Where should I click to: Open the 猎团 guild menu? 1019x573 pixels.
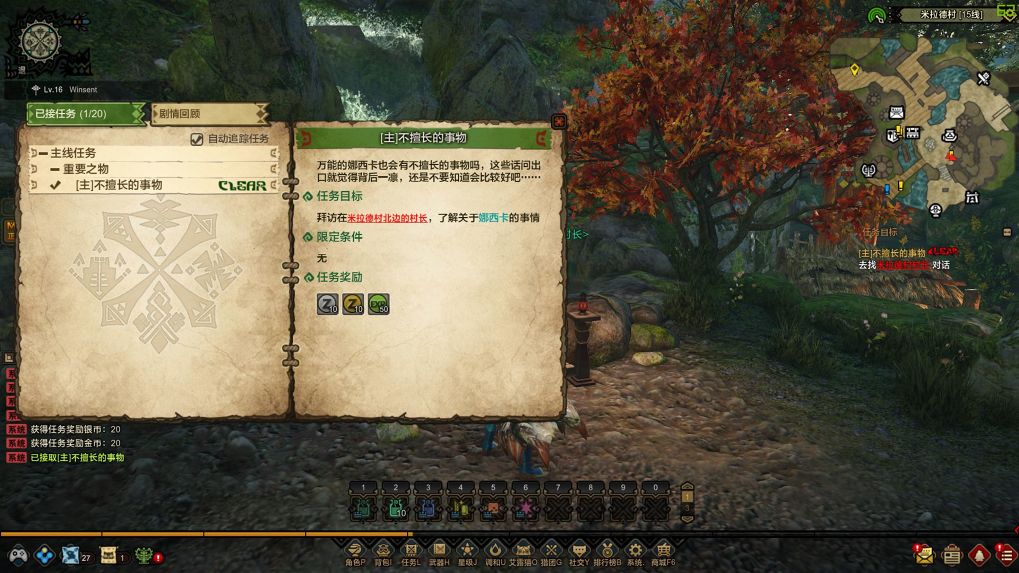point(551,549)
